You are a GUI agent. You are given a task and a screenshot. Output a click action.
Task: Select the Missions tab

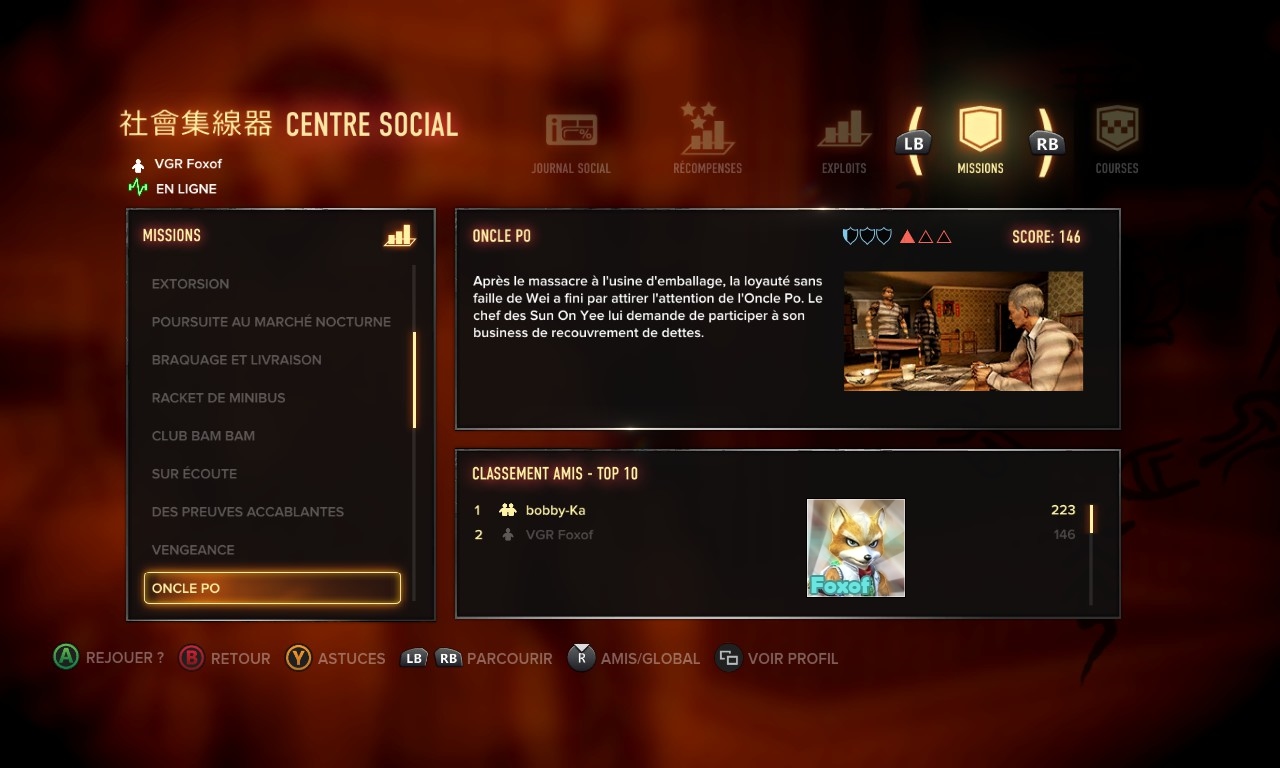(x=980, y=140)
